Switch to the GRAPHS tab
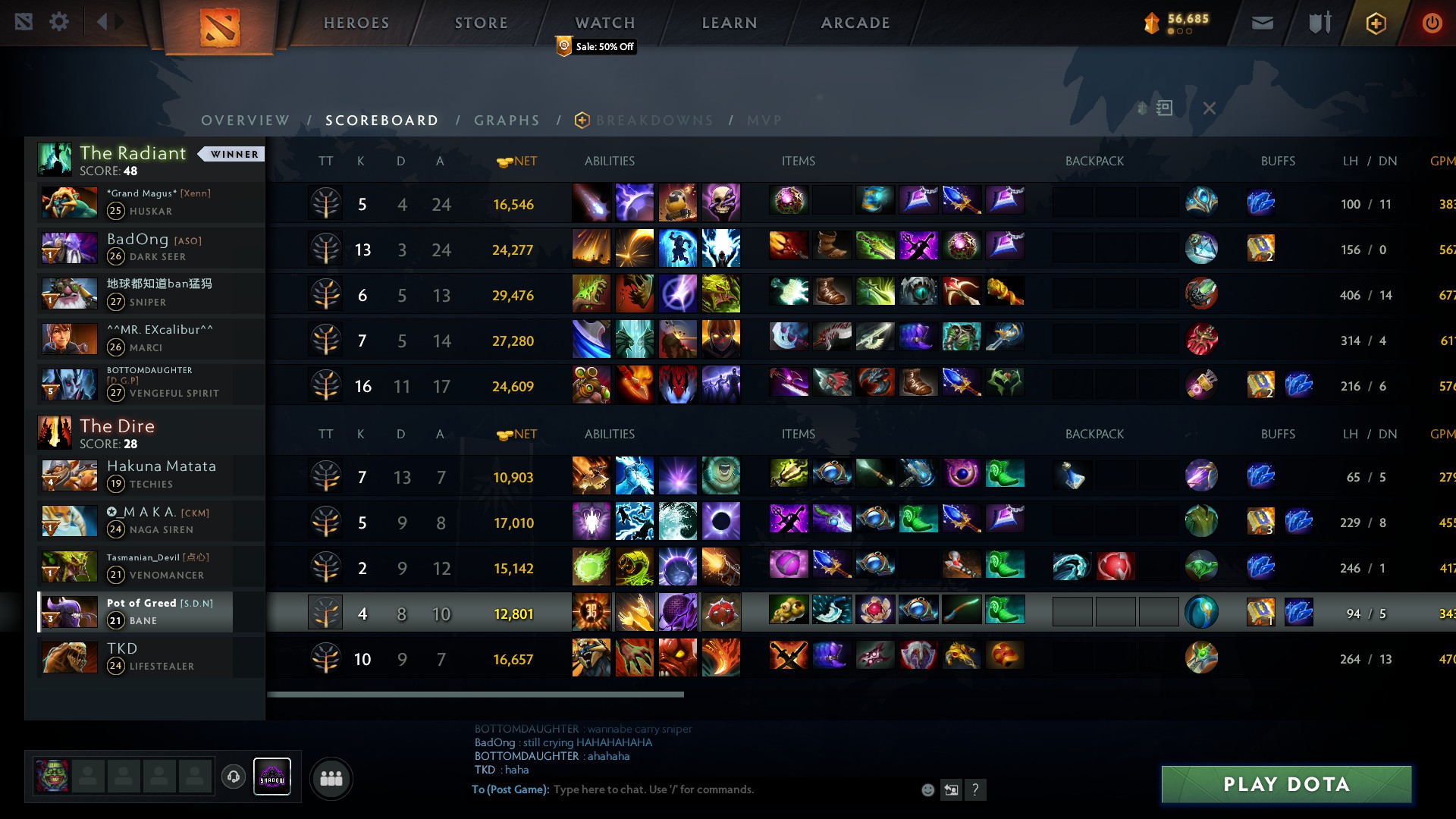This screenshot has height=819, width=1456. (507, 120)
